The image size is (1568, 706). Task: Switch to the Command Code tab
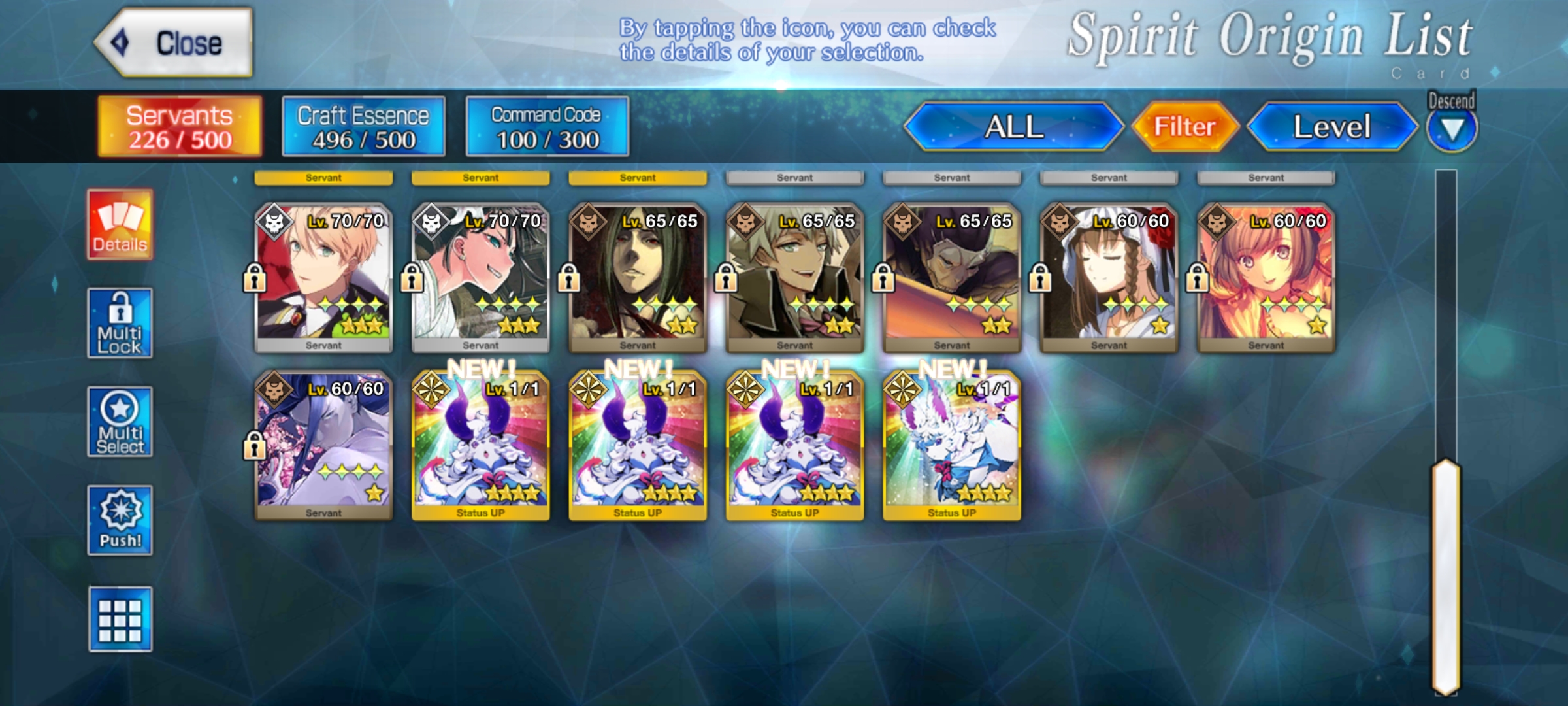(x=547, y=127)
